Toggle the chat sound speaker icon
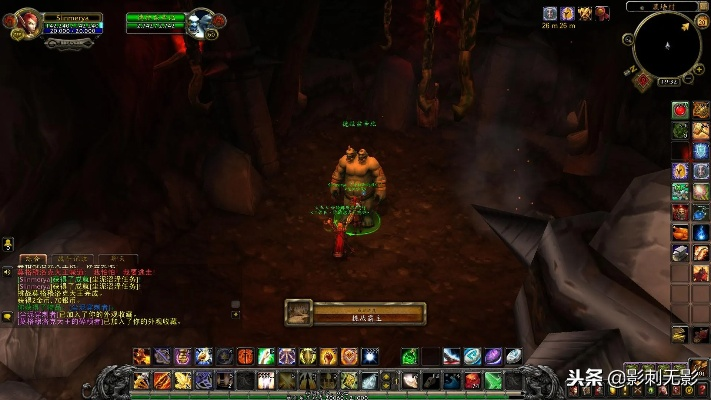The height and width of the screenshot is (400, 711). tap(7, 270)
